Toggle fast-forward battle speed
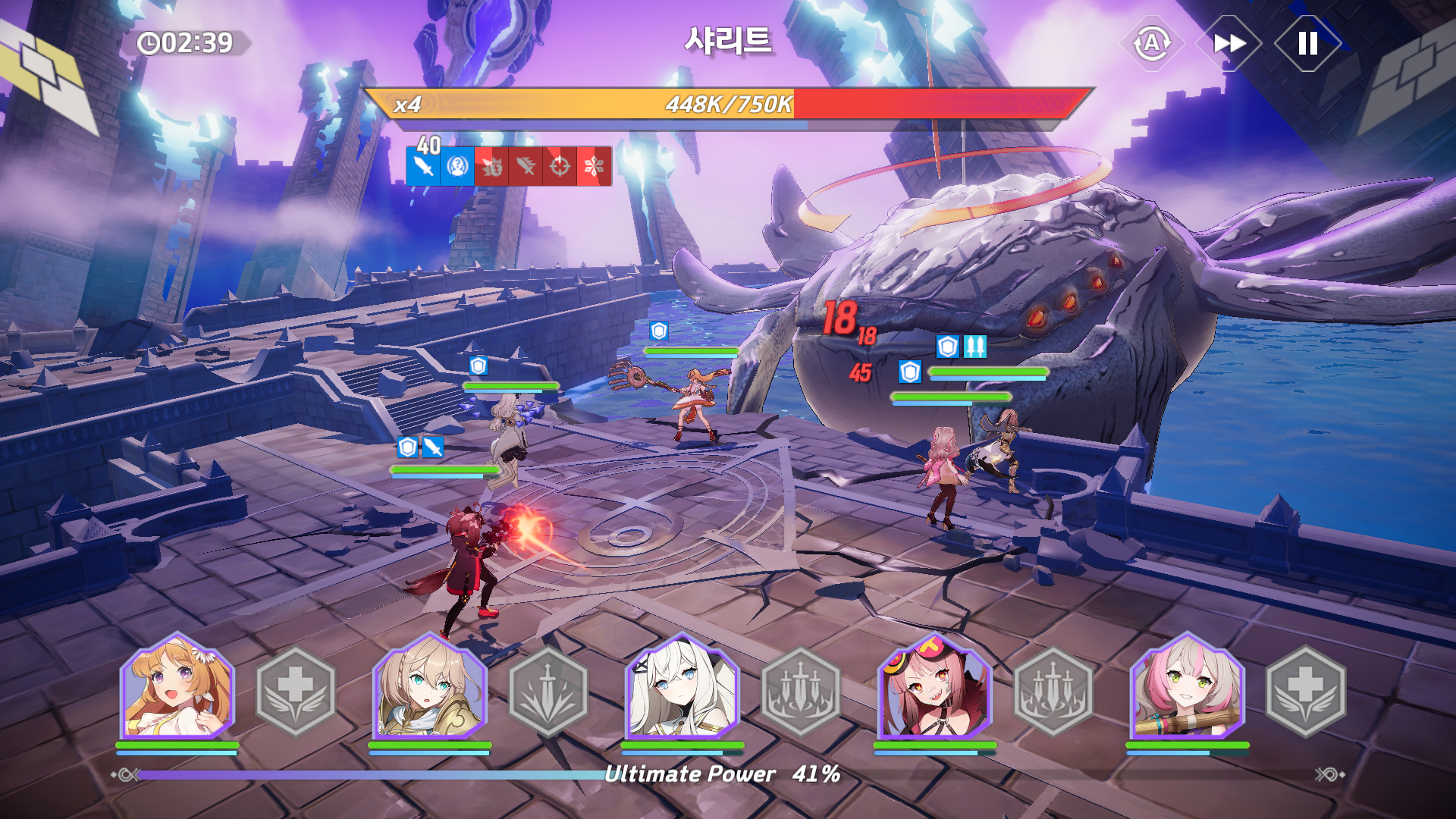 1228,43
